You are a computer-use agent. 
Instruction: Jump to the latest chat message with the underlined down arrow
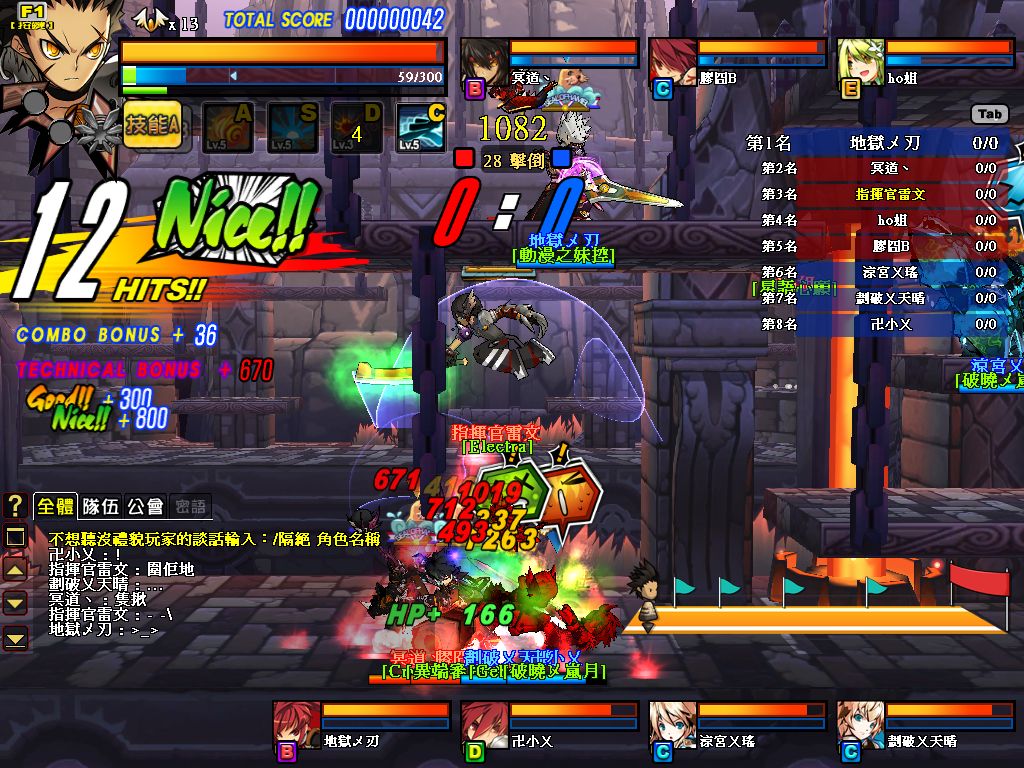pos(16,636)
